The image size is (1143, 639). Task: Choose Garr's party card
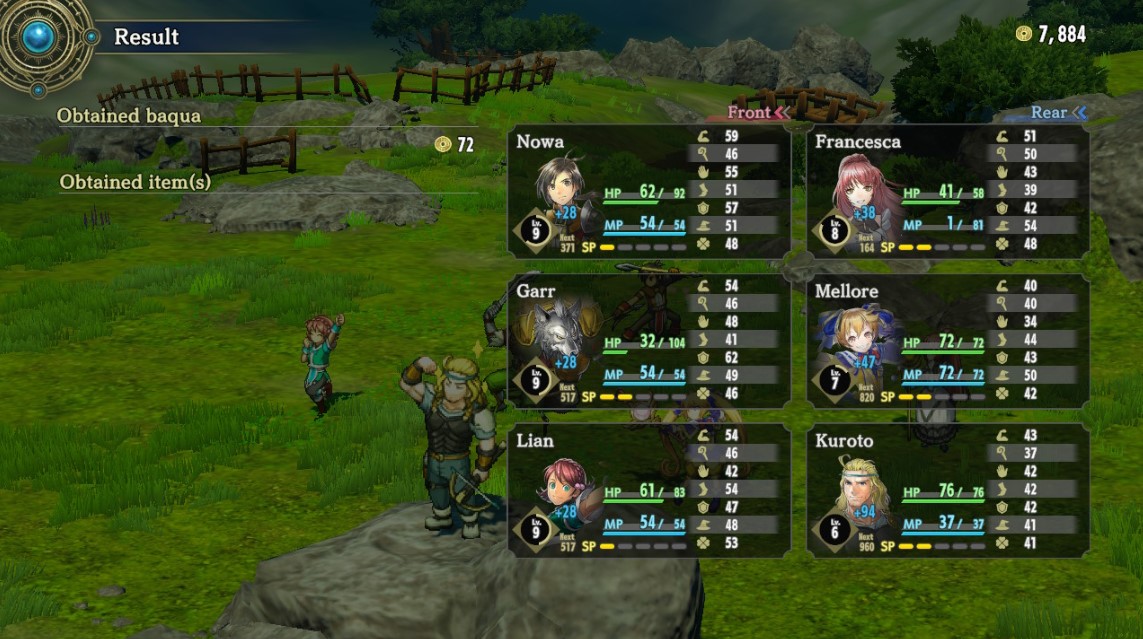(x=648, y=341)
